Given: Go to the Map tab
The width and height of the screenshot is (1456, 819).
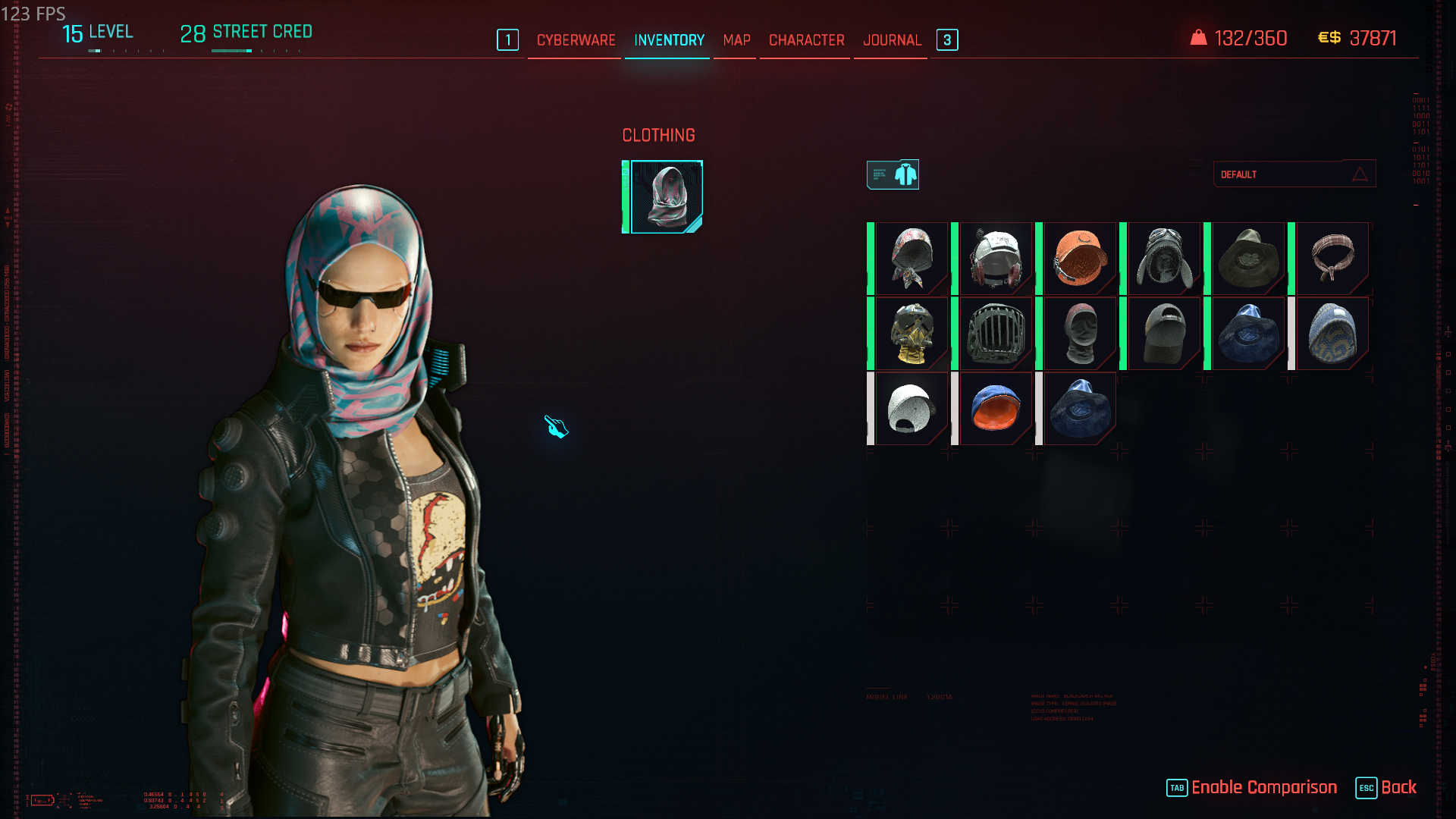Looking at the screenshot, I should [x=736, y=40].
